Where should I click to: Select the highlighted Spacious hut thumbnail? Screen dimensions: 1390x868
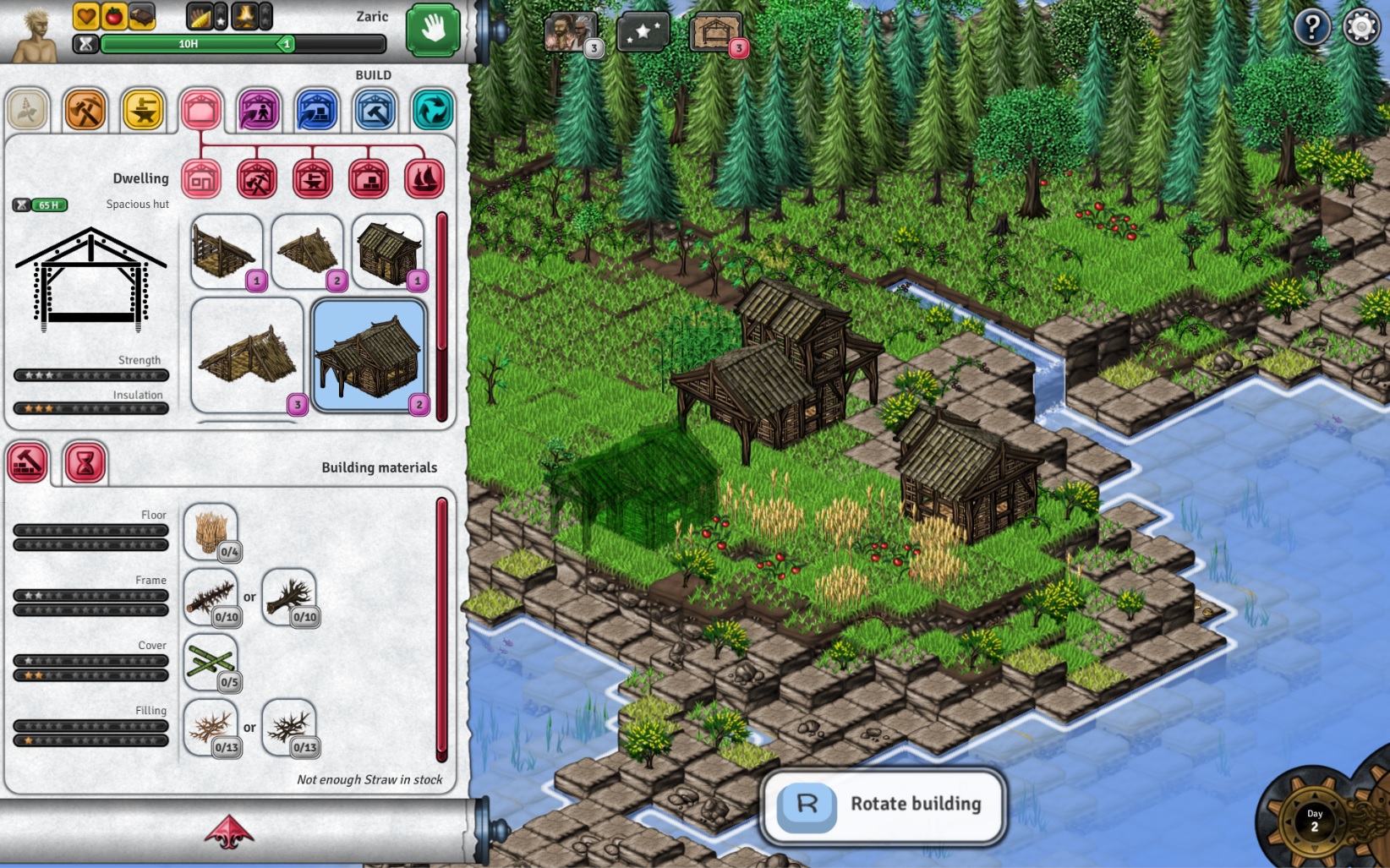pyautogui.click(x=369, y=356)
